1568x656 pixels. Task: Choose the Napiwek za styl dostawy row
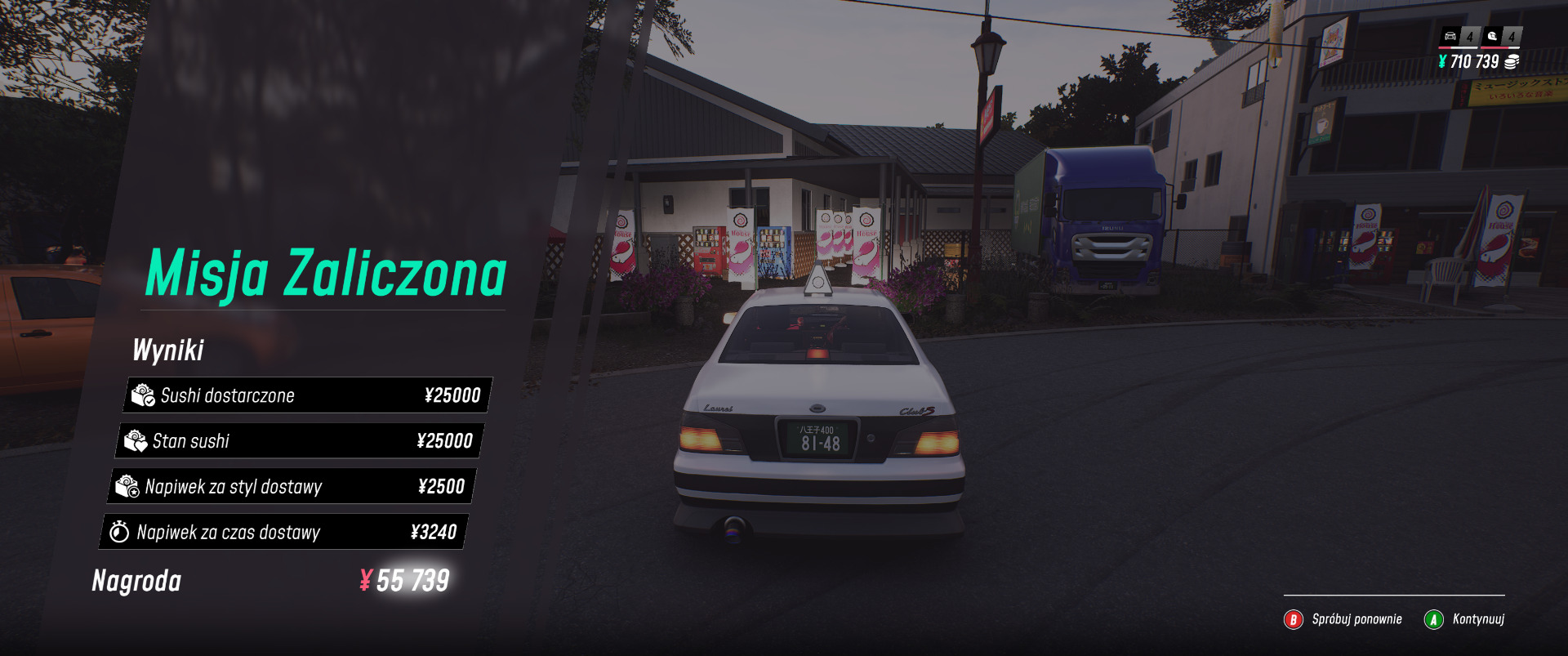click(292, 487)
